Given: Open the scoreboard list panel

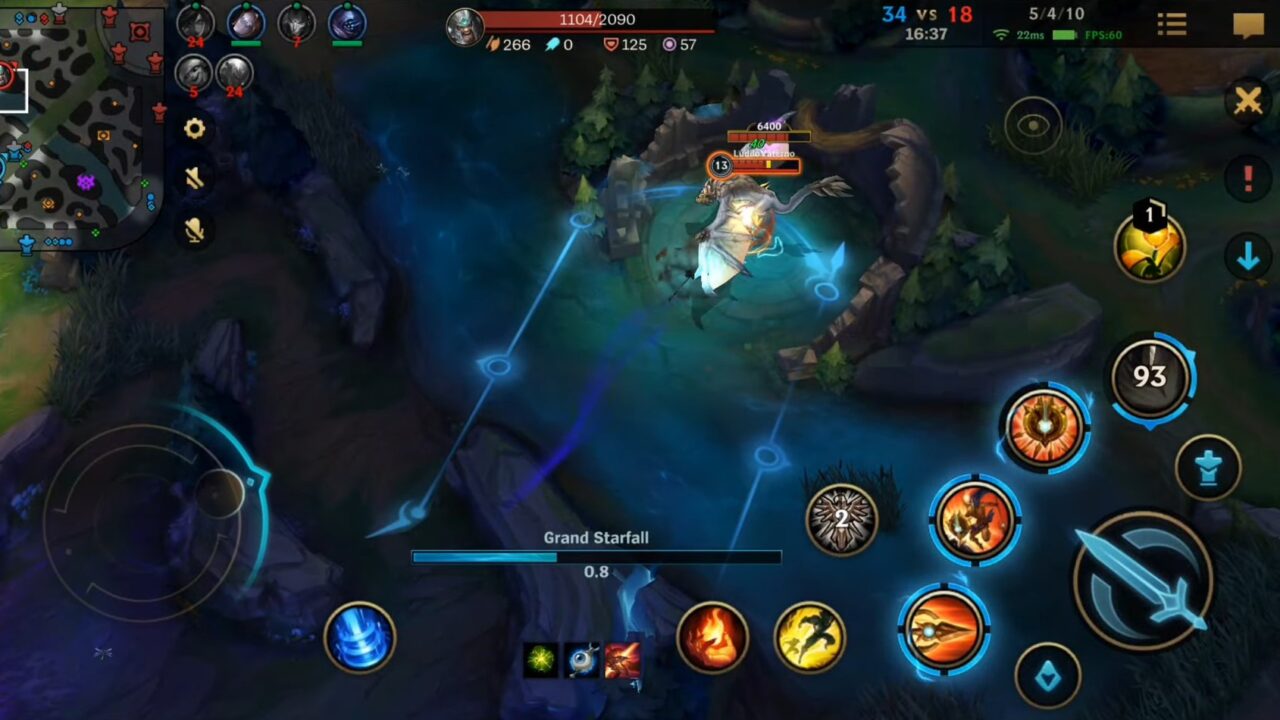Looking at the screenshot, I should [x=1170, y=22].
